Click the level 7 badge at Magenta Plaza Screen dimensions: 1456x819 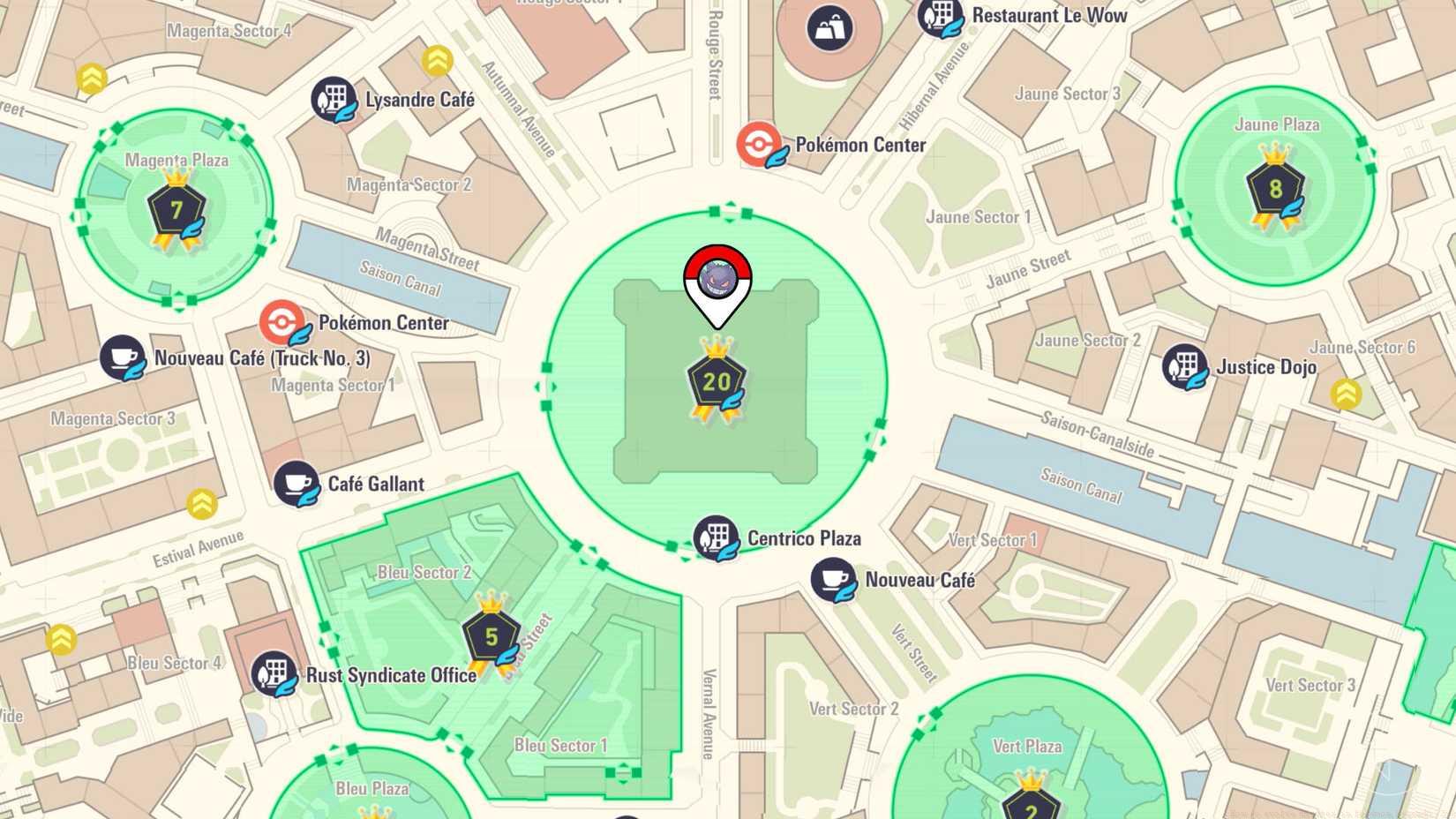point(179,209)
